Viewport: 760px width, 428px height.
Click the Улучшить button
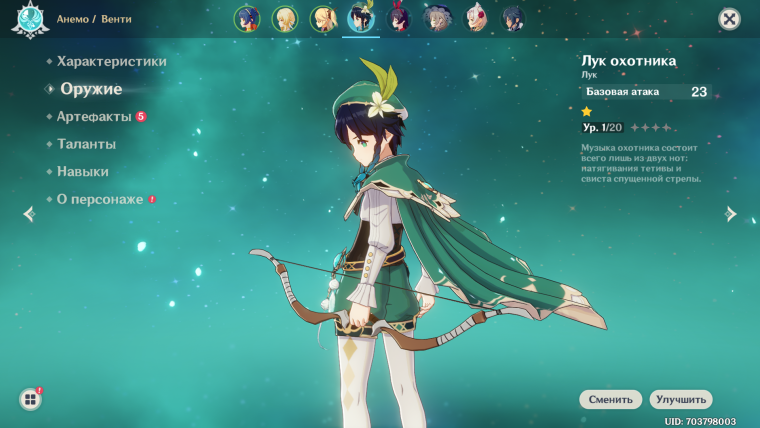[680, 399]
